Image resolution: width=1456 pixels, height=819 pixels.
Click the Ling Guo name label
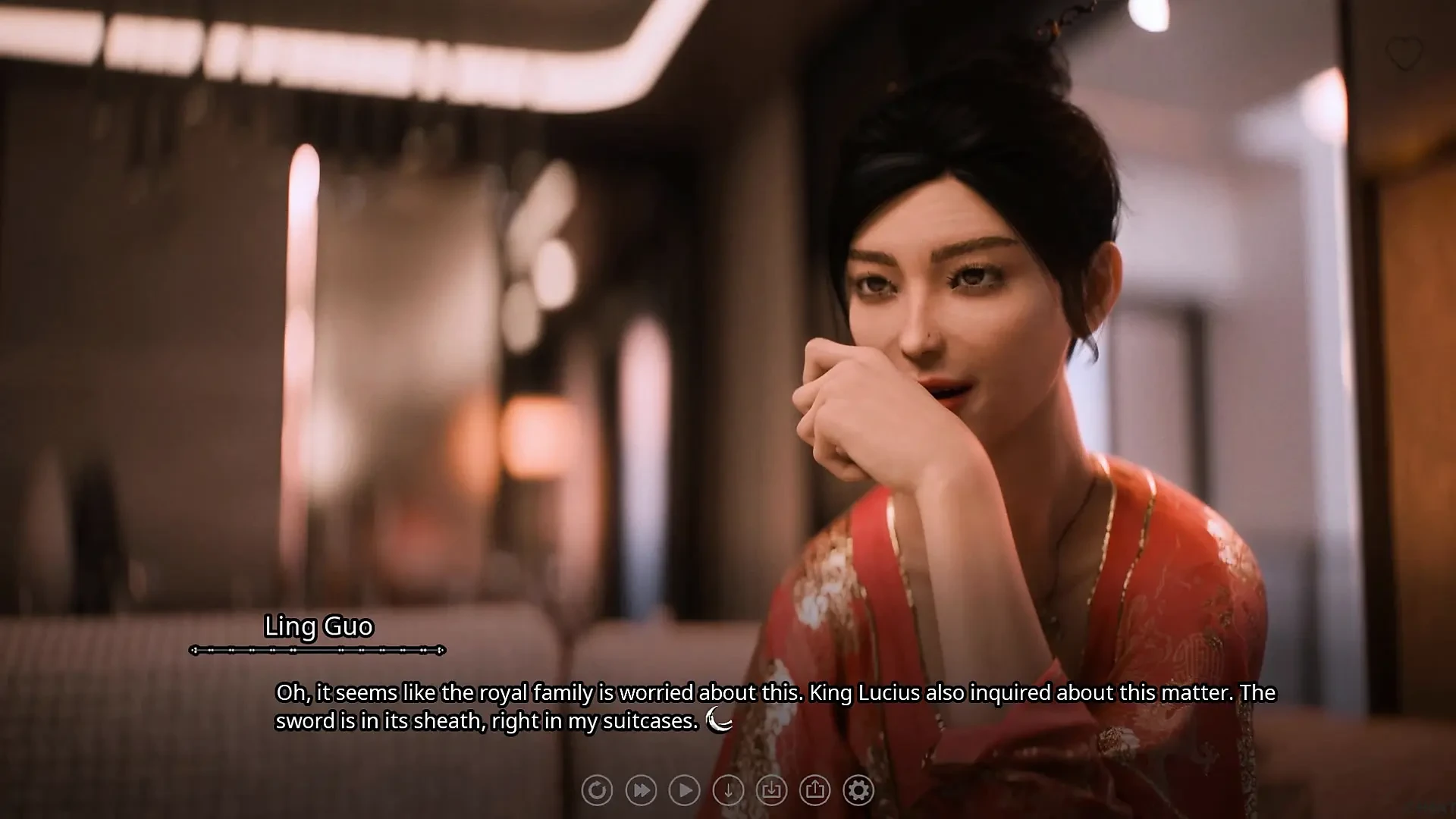click(319, 626)
